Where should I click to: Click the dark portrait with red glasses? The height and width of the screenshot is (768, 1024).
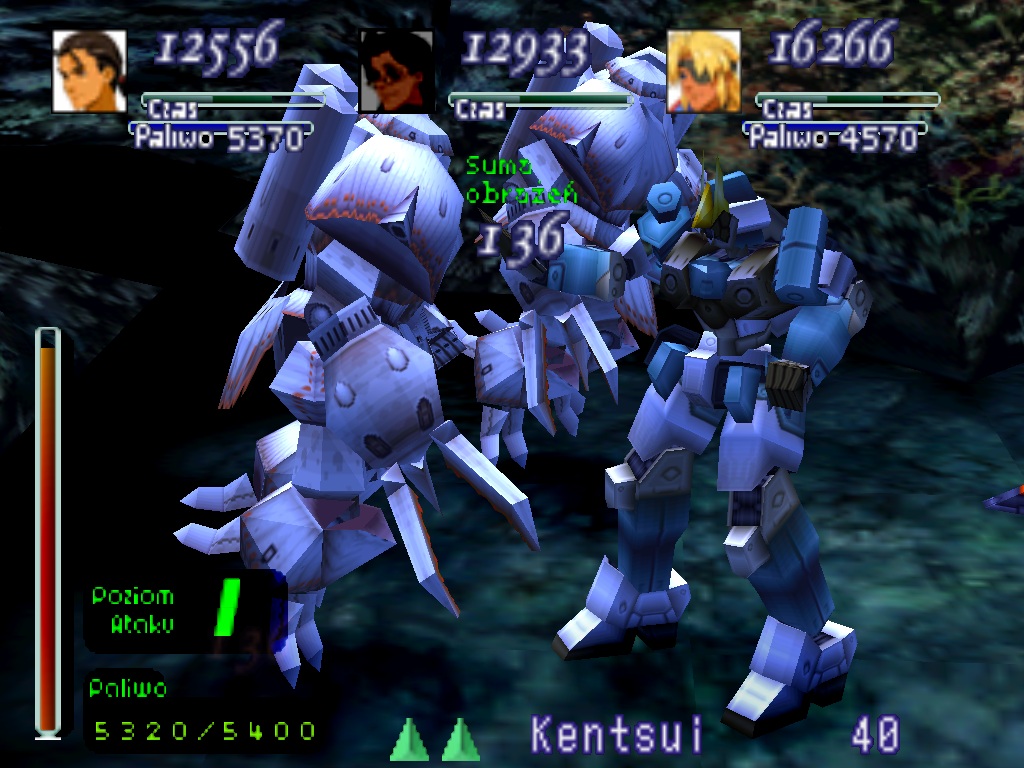click(x=396, y=70)
